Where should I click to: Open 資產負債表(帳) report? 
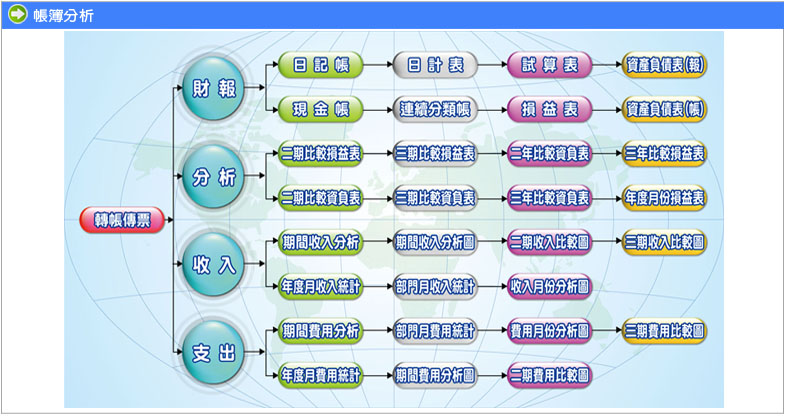click(665, 109)
